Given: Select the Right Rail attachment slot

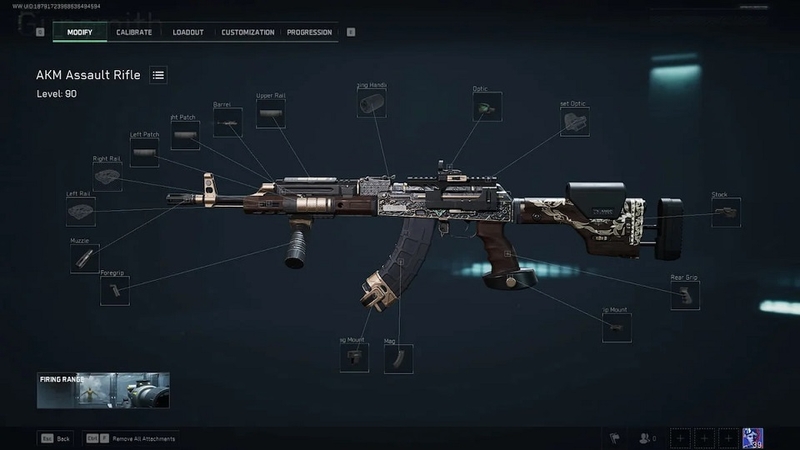Looking at the screenshot, I should [107, 177].
